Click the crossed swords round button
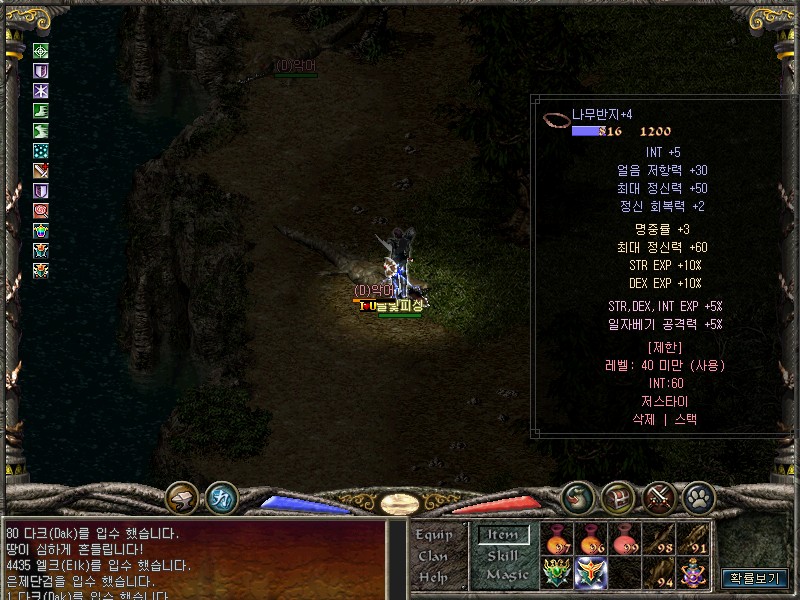800x600 pixels. coord(659,496)
